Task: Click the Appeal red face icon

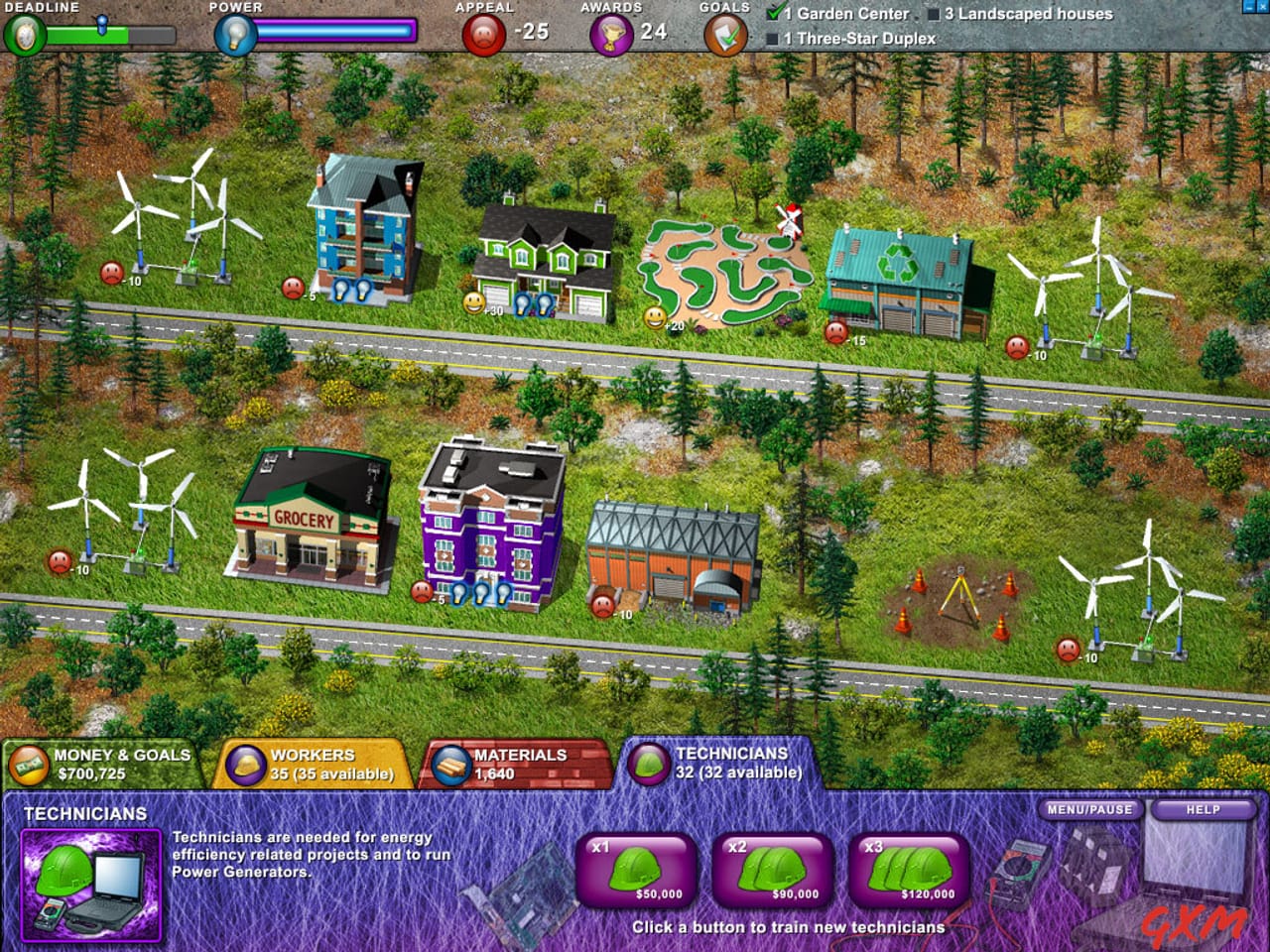Action: pos(482,32)
